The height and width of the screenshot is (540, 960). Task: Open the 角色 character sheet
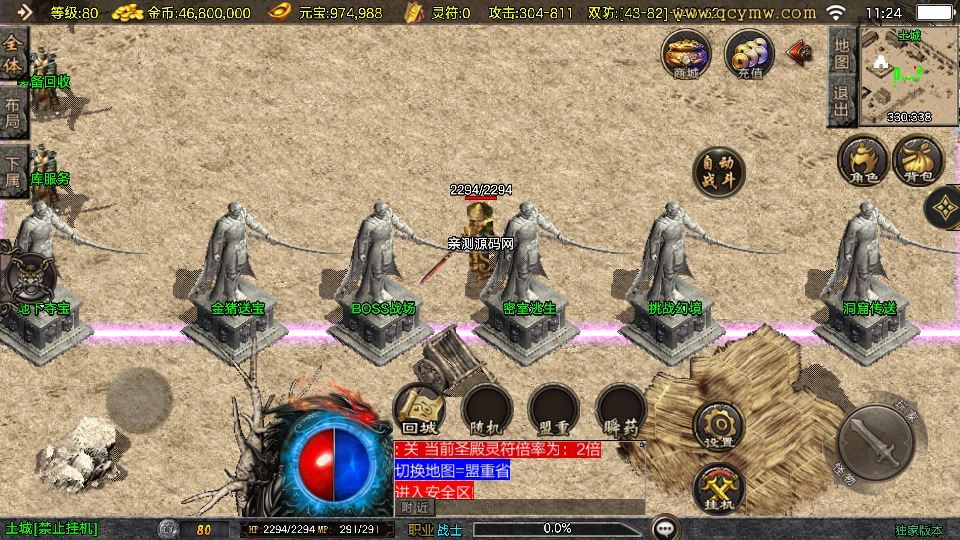863,161
